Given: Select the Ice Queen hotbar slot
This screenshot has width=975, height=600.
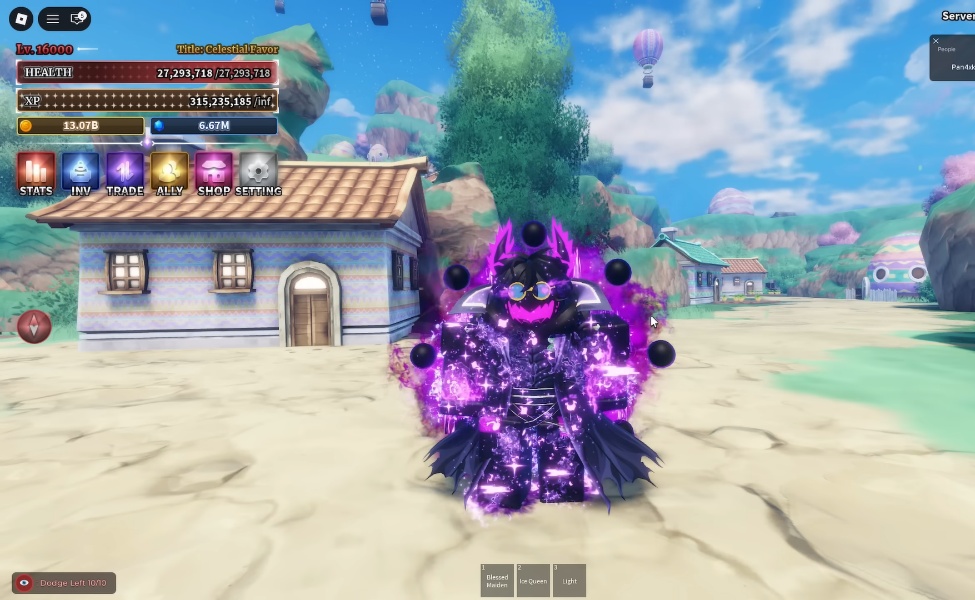Looking at the screenshot, I should [533, 580].
